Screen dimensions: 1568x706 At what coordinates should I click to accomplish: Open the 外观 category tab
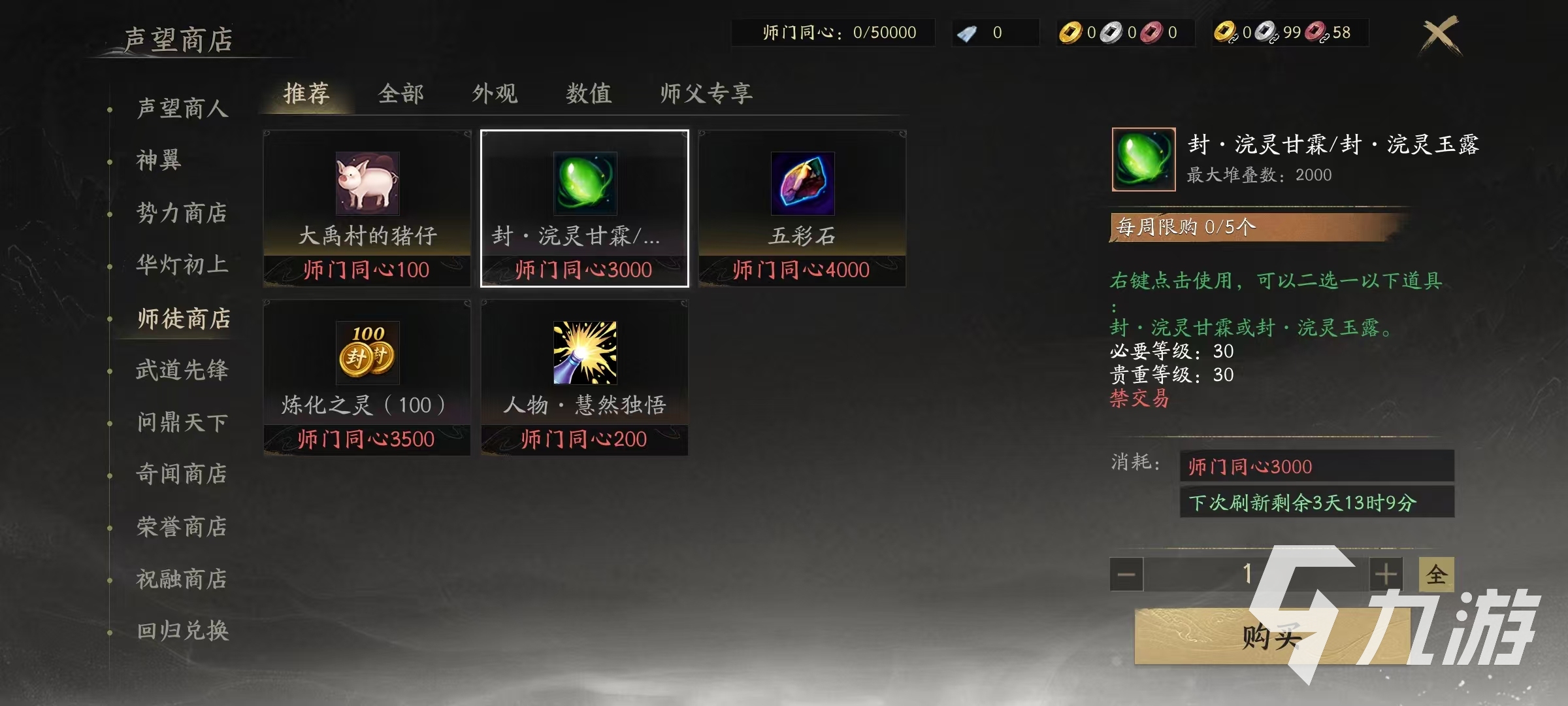click(495, 93)
